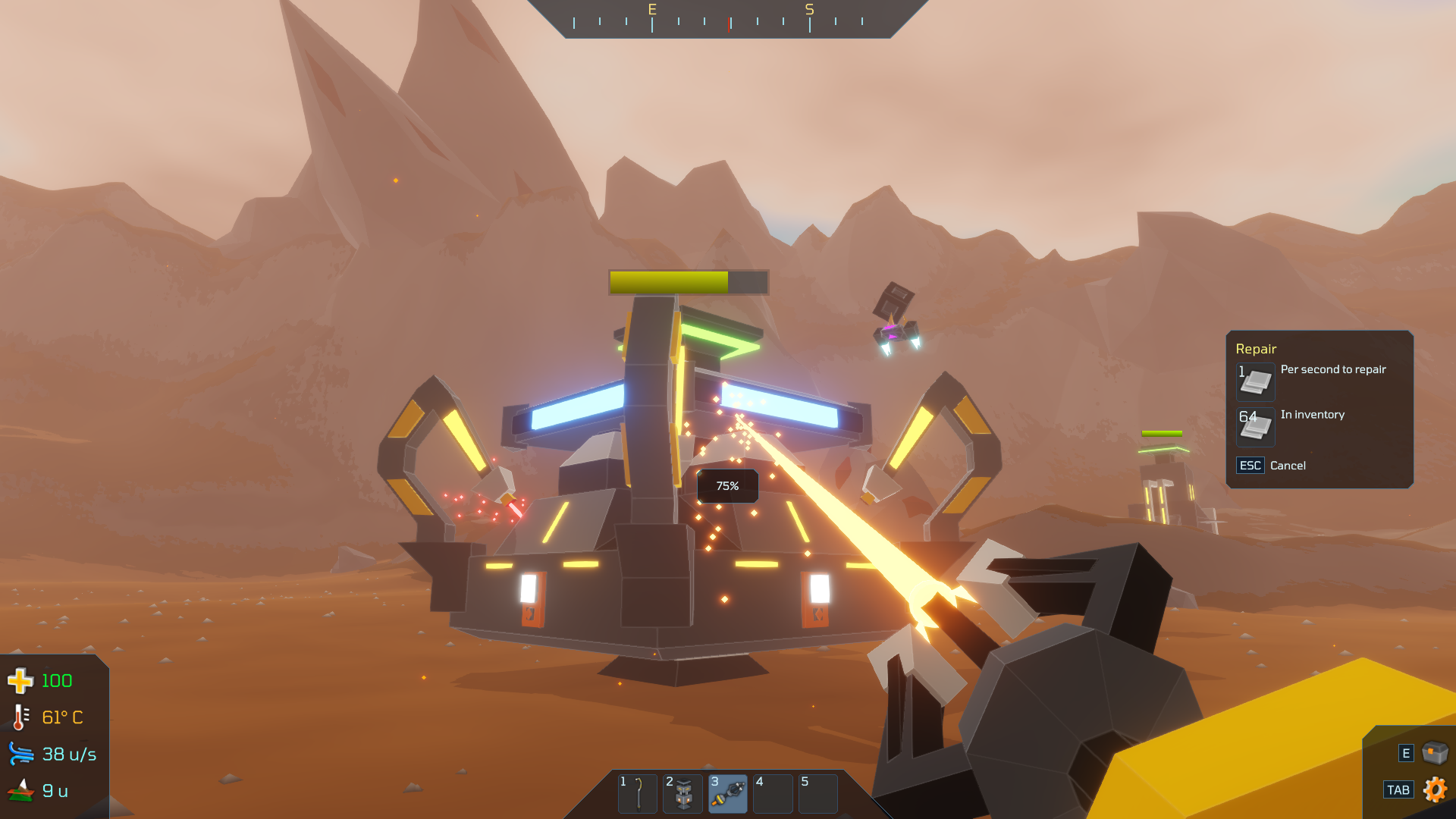
Task: Select the repair tool in hotbar slot 3
Action: [727, 793]
